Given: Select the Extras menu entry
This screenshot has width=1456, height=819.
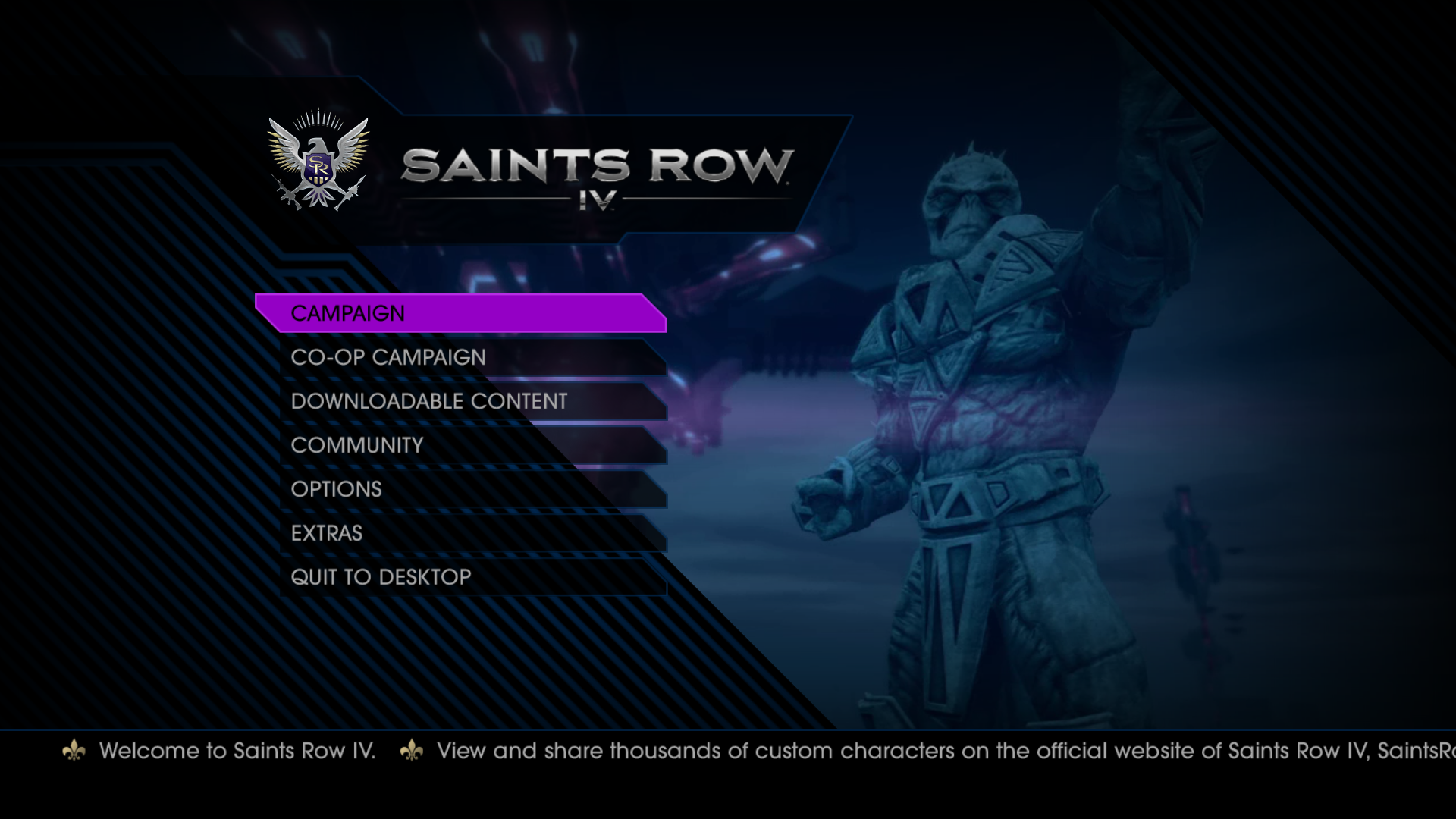Looking at the screenshot, I should point(326,533).
